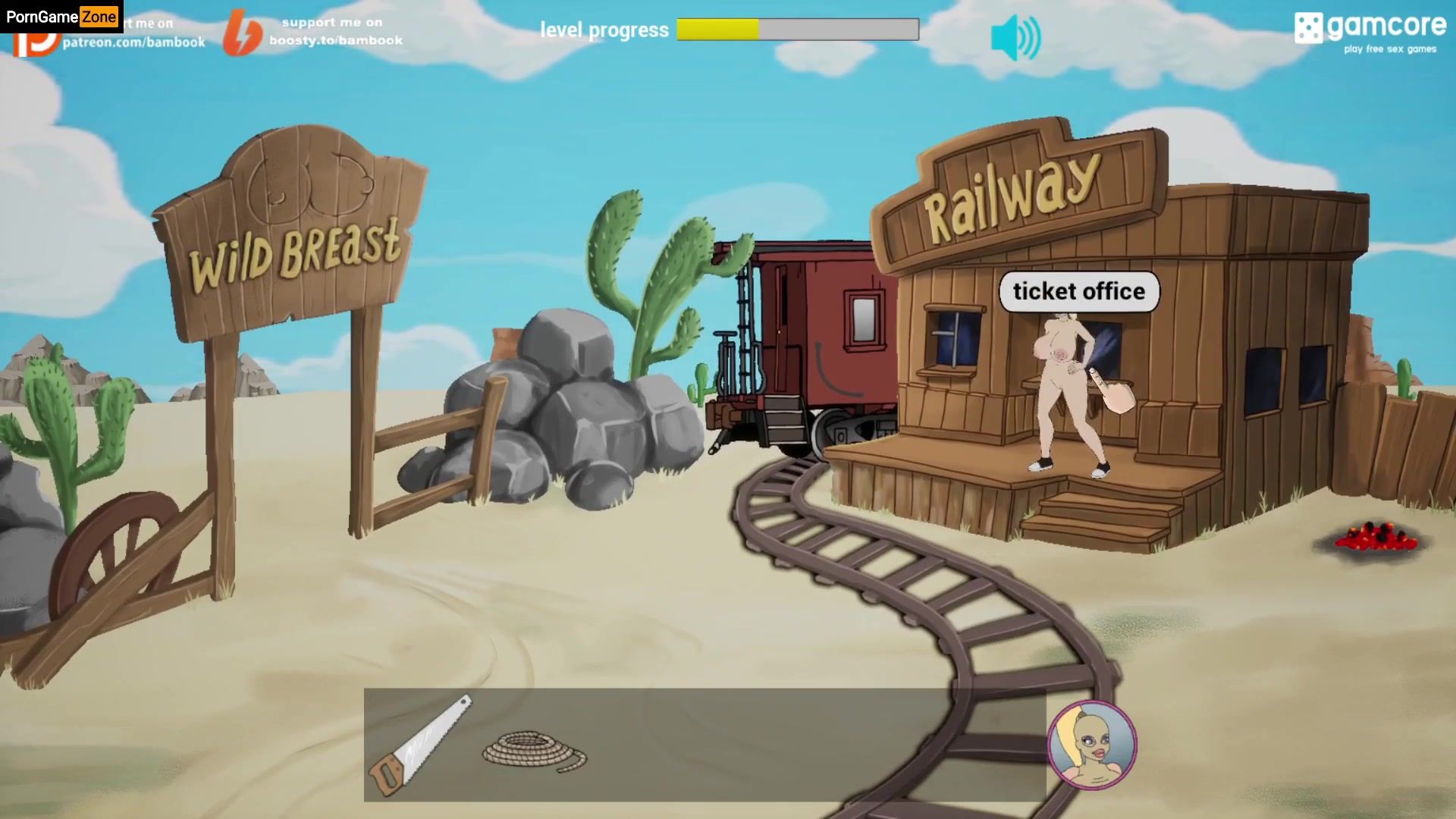
Task: Open the blonde character portrait
Action: [1091, 745]
